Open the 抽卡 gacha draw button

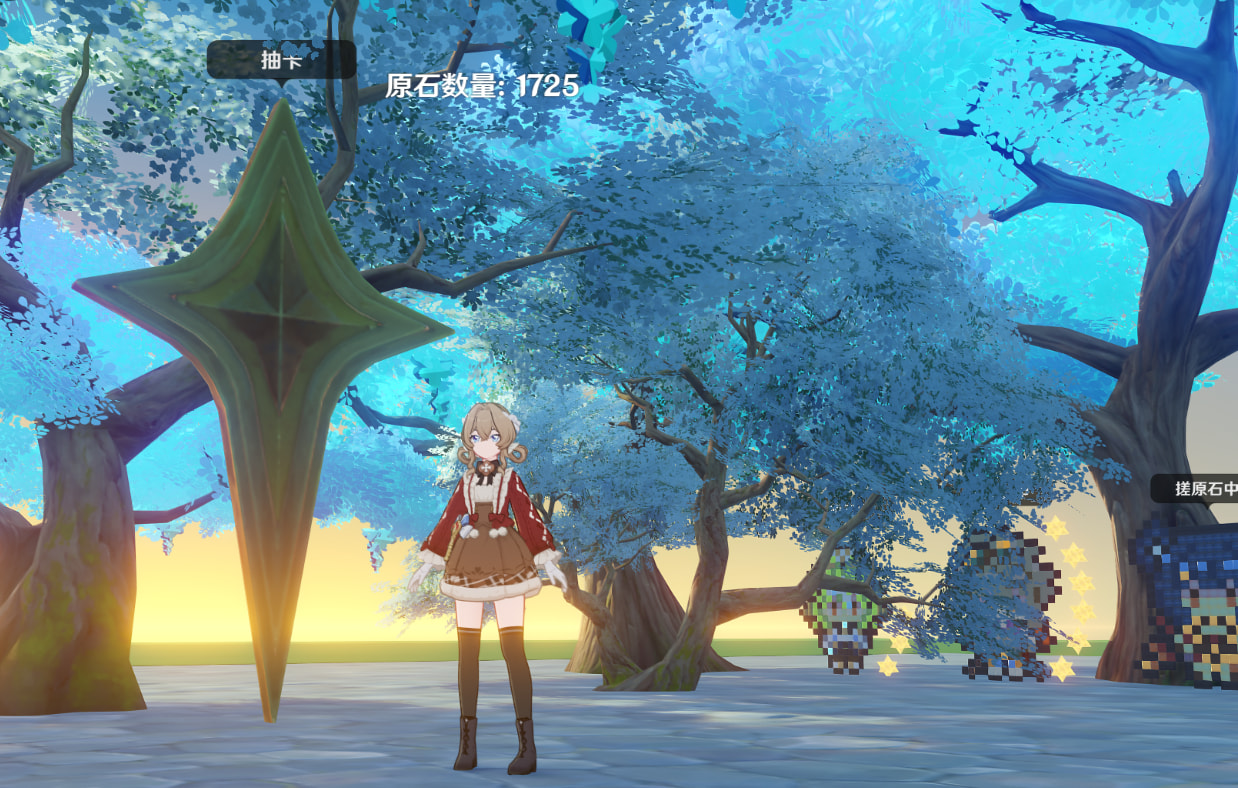[281, 60]
